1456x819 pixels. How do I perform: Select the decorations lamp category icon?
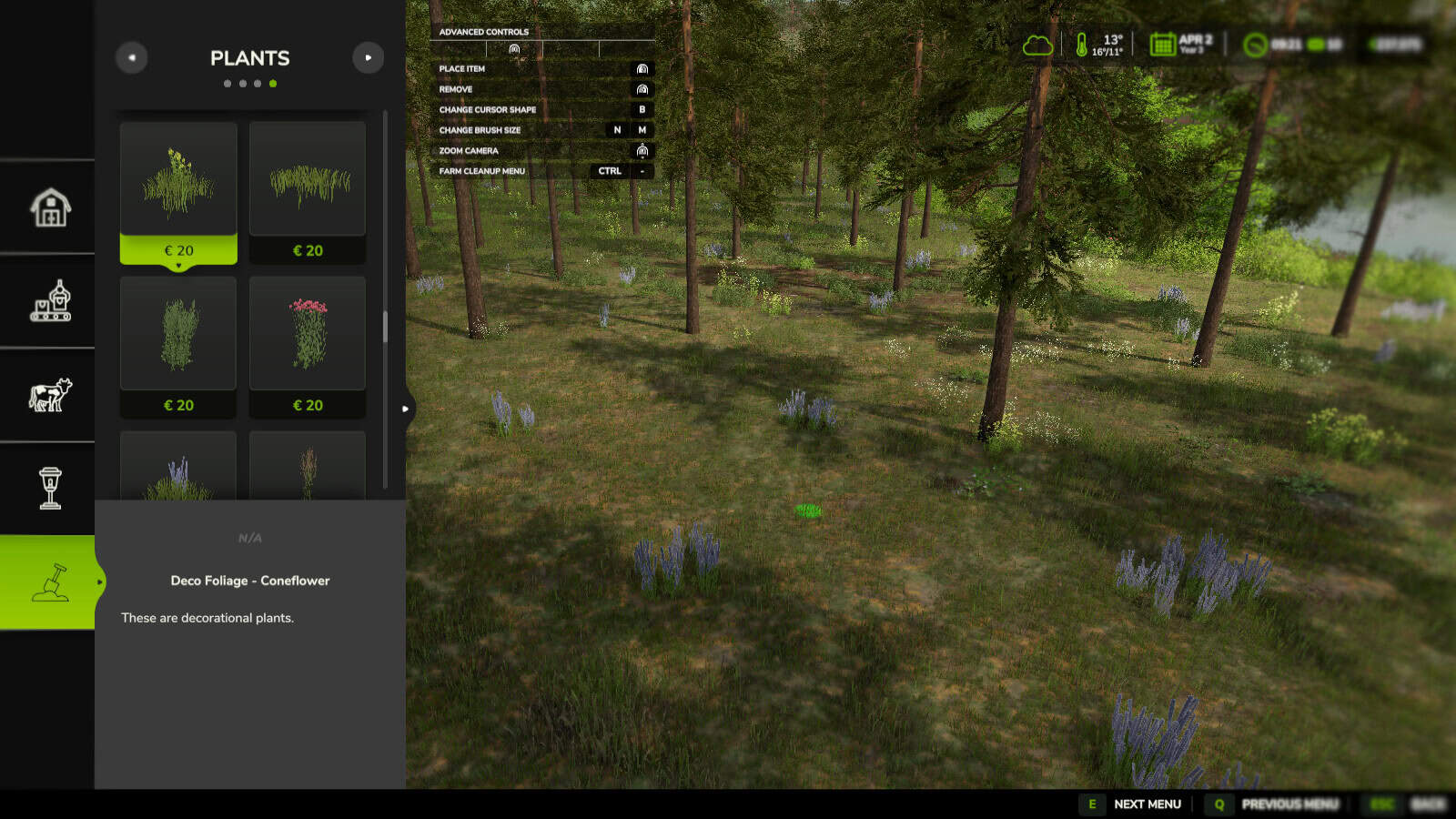[x=51, y=487]
